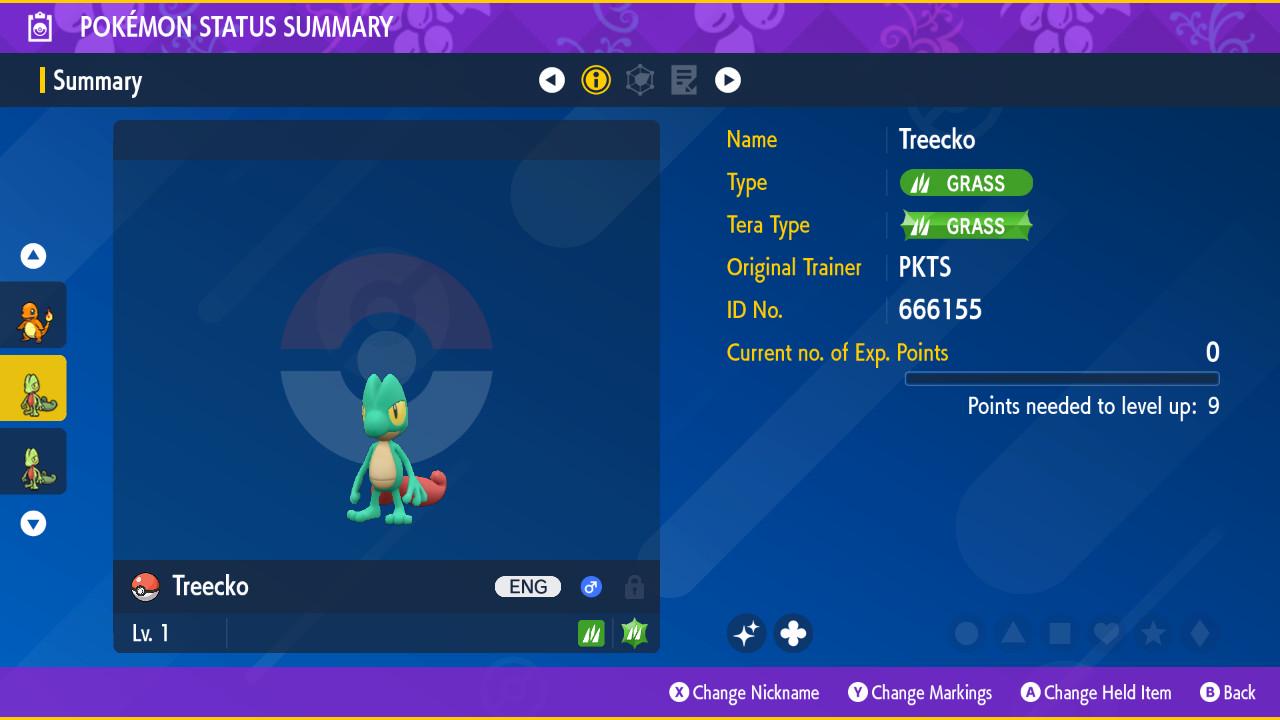Select Charmander in the party list
1280x720 pixels.
[34, 315]
